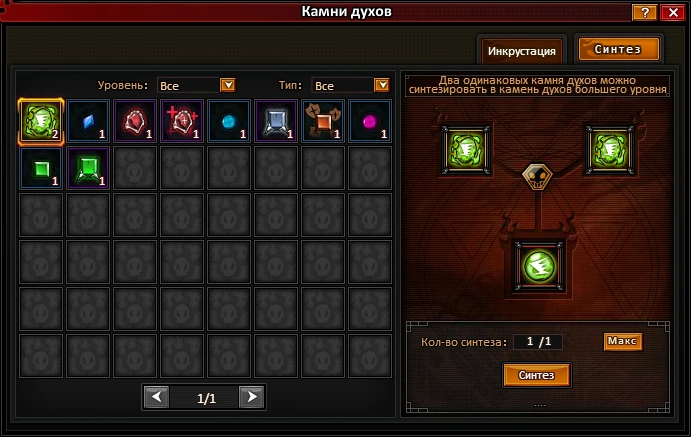The image size is (691, 437).
Task: Choose the red gem with plus signs
Action: click(x=182, y=121)
